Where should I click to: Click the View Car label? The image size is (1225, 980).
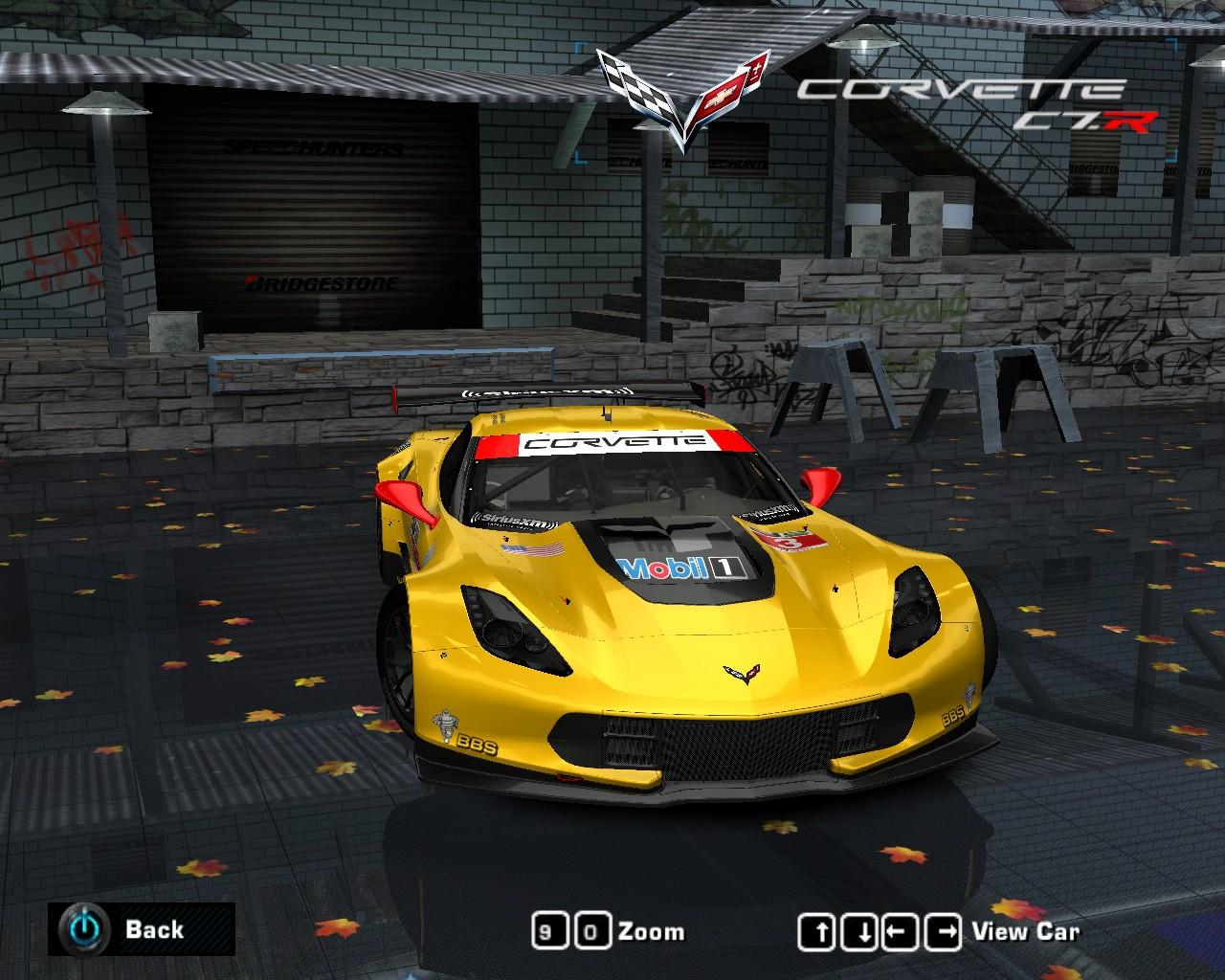(1026, 929)
